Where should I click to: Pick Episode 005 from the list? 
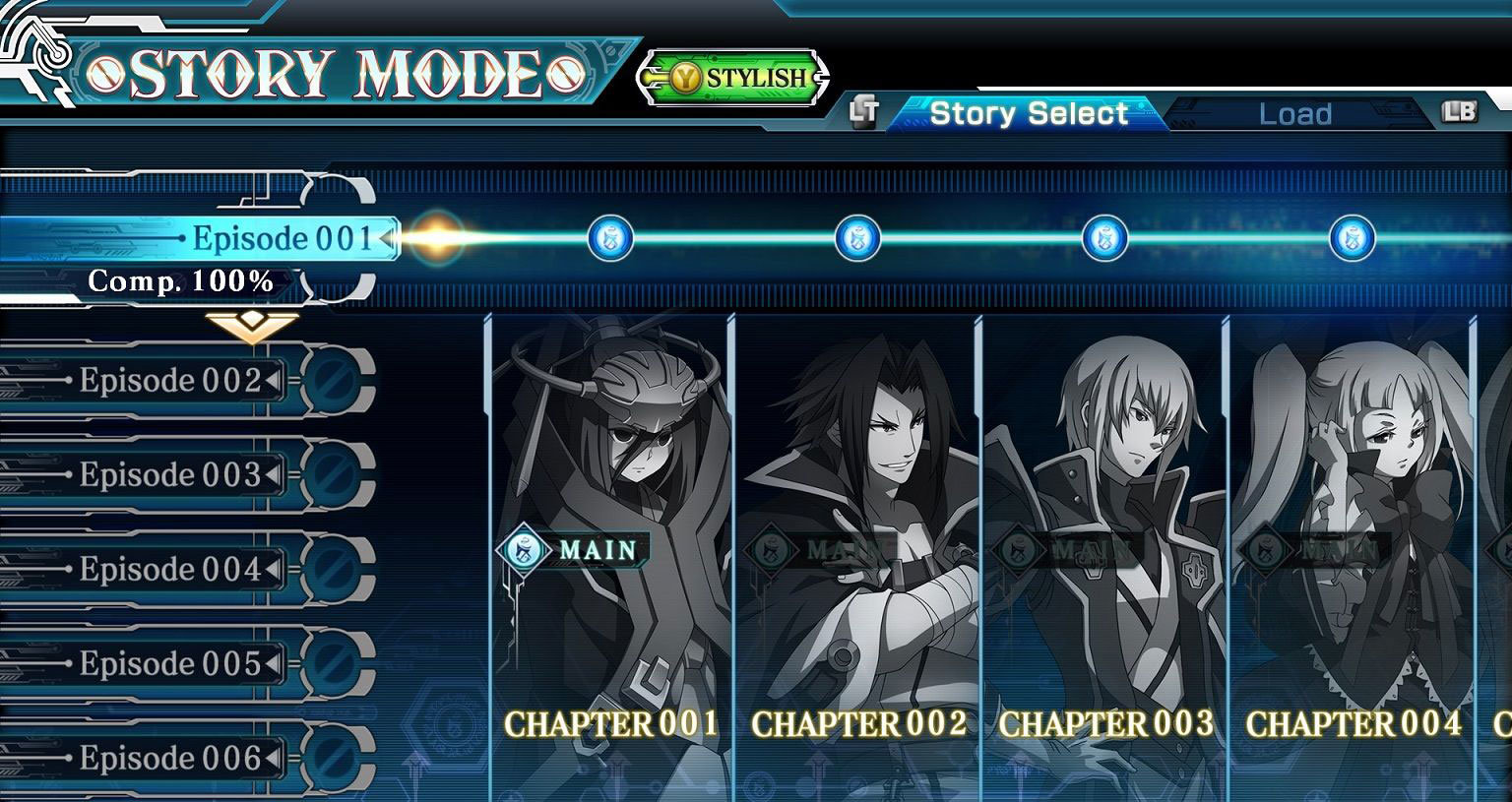click(170, 663)
